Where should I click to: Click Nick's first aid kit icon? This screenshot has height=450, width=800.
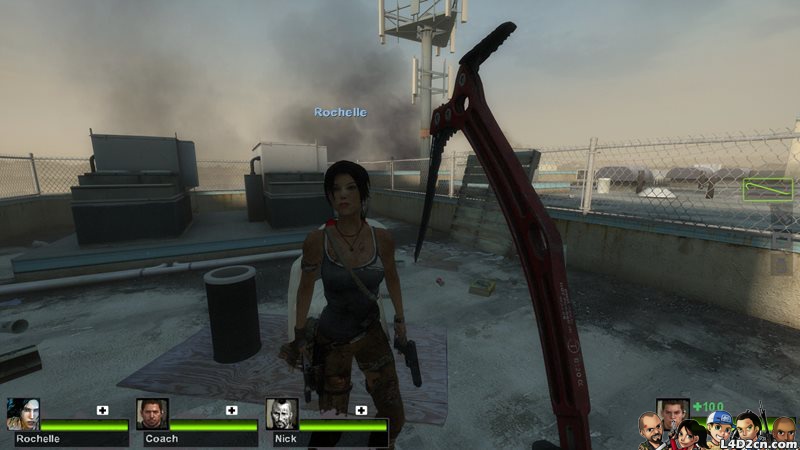(x=361, y=410)
